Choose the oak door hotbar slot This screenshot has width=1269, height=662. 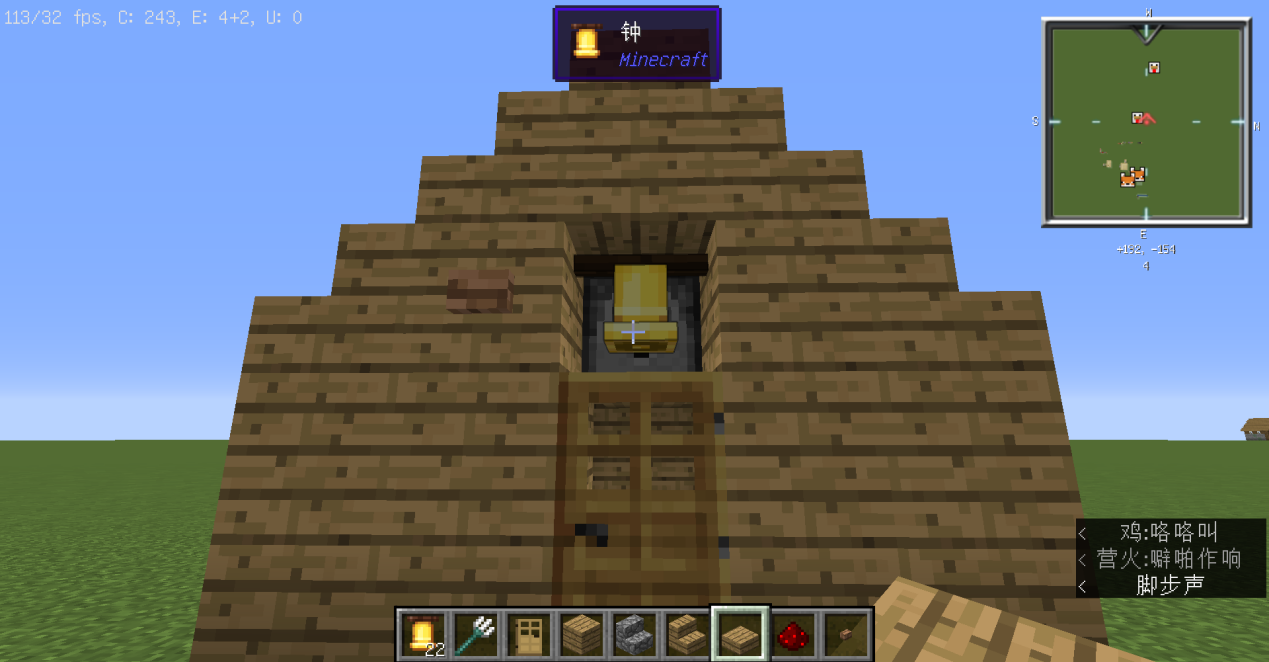528,634
